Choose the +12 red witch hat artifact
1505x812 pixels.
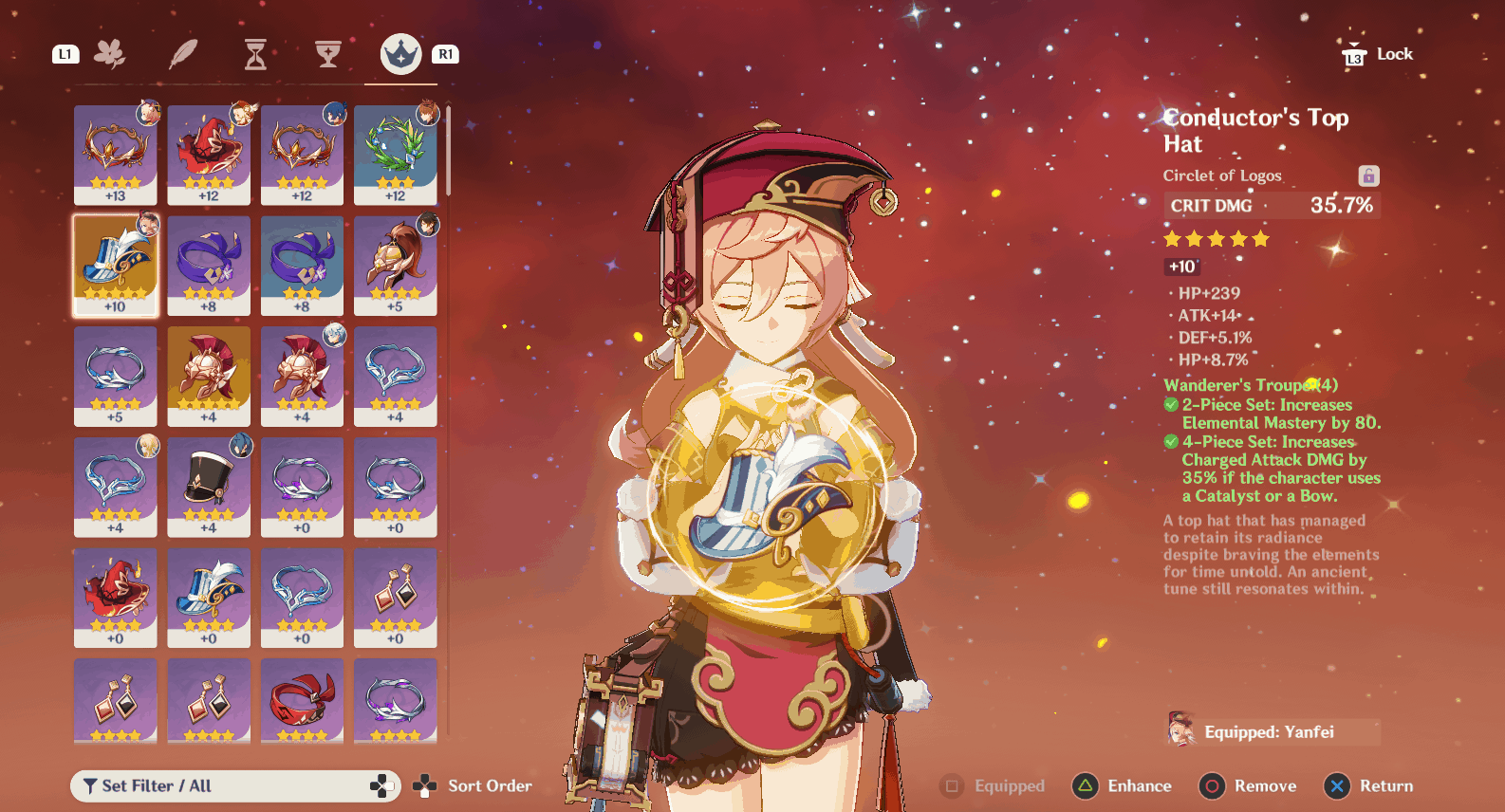point(209,154)
